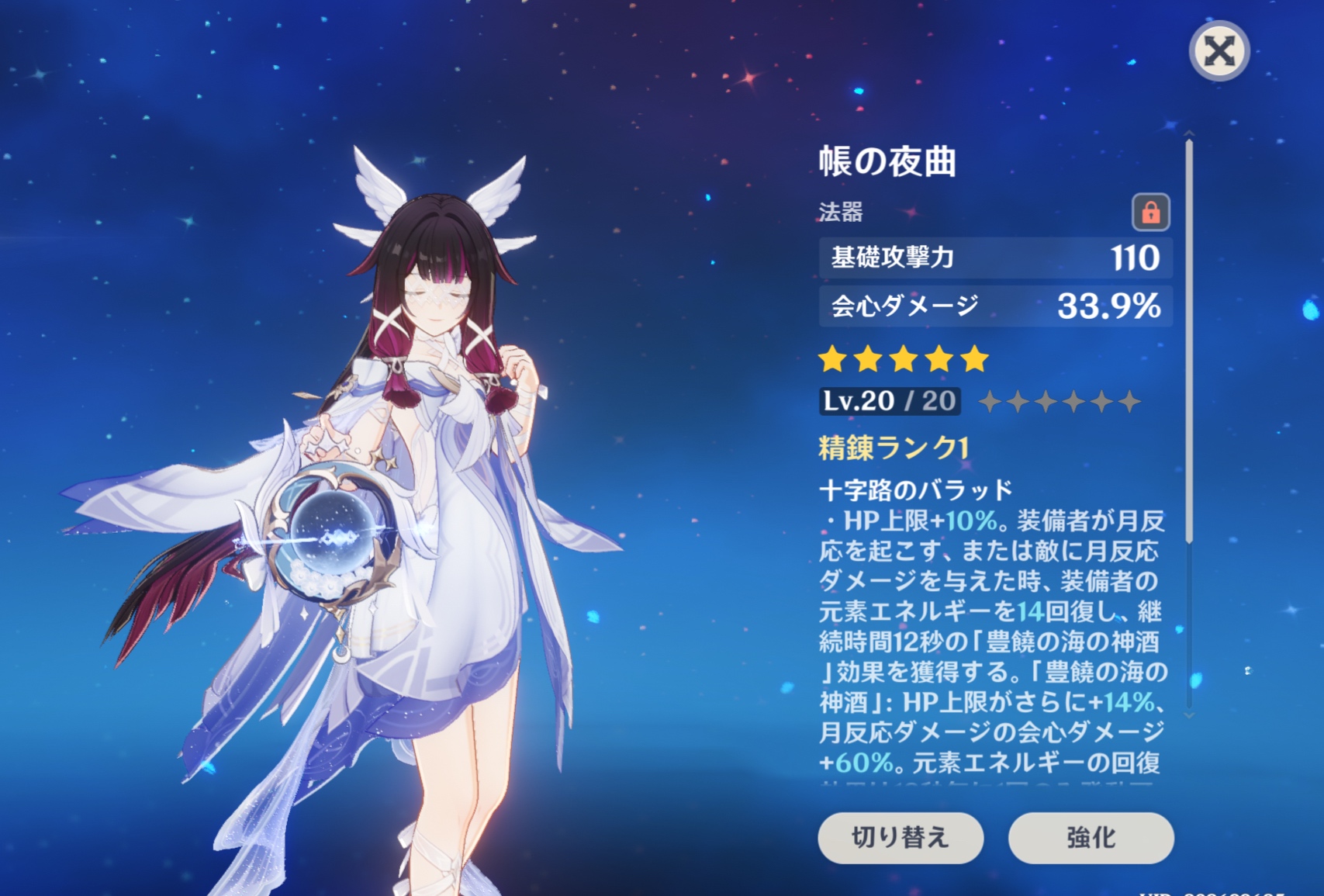Image resolution: width=1324 pixels, height=896 pixels.
Task: Click the weapon description scrollbar
Action: (x=1189, y=341)
